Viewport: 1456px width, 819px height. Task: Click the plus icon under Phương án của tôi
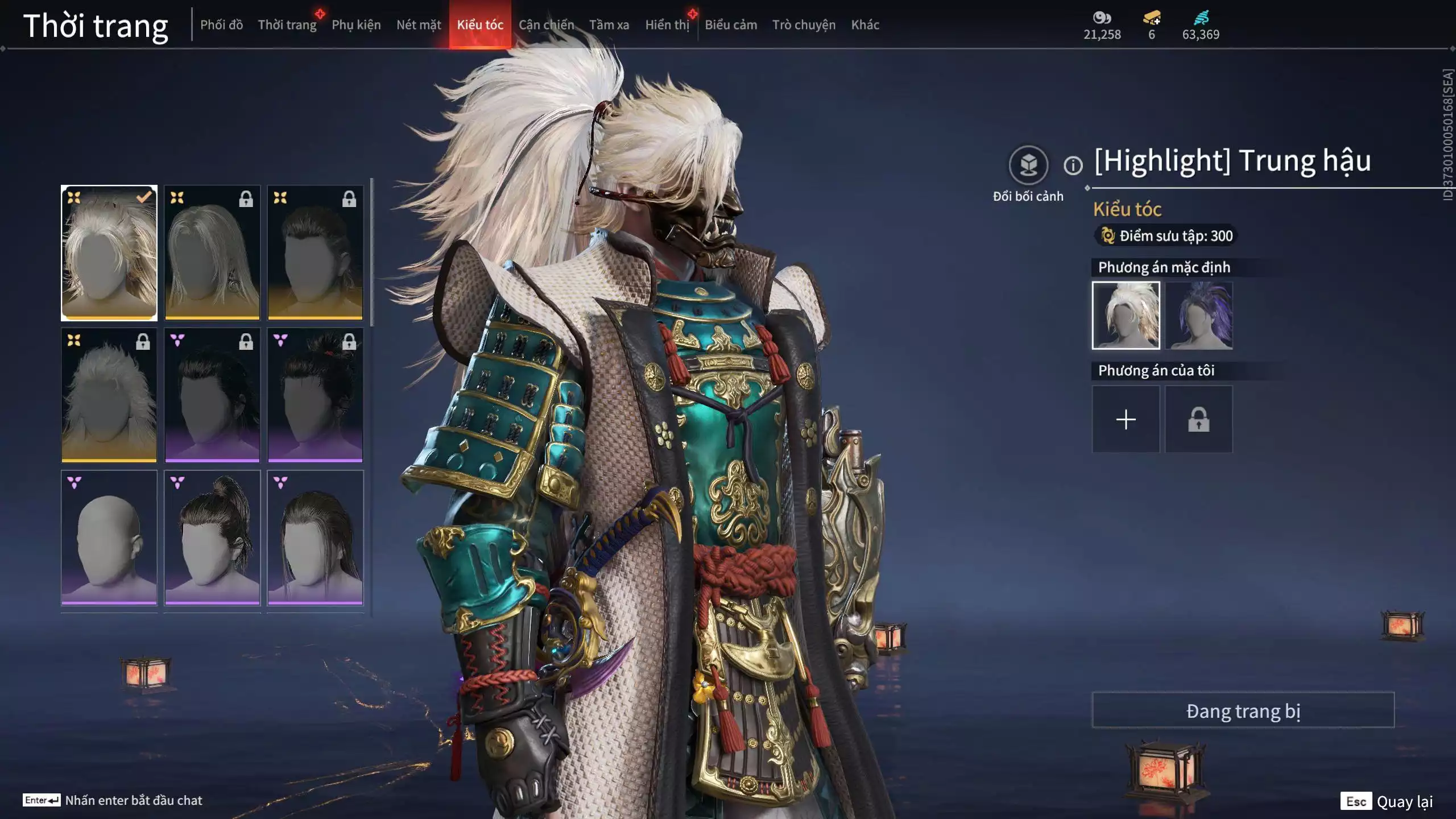(x=1126, y=419)
